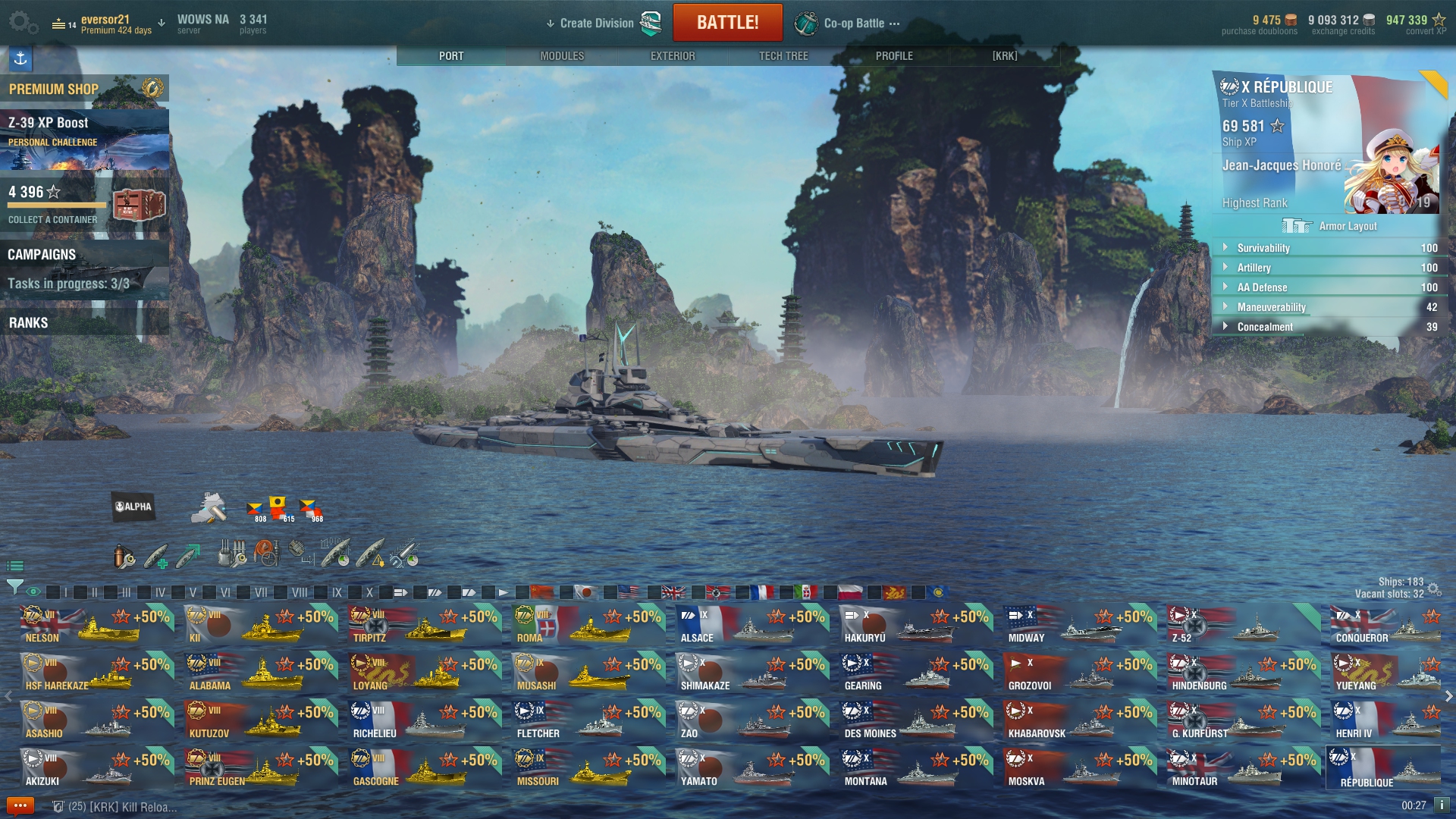1456x819 pixels.
Task: Open the Ranks section
Action: 83,322
